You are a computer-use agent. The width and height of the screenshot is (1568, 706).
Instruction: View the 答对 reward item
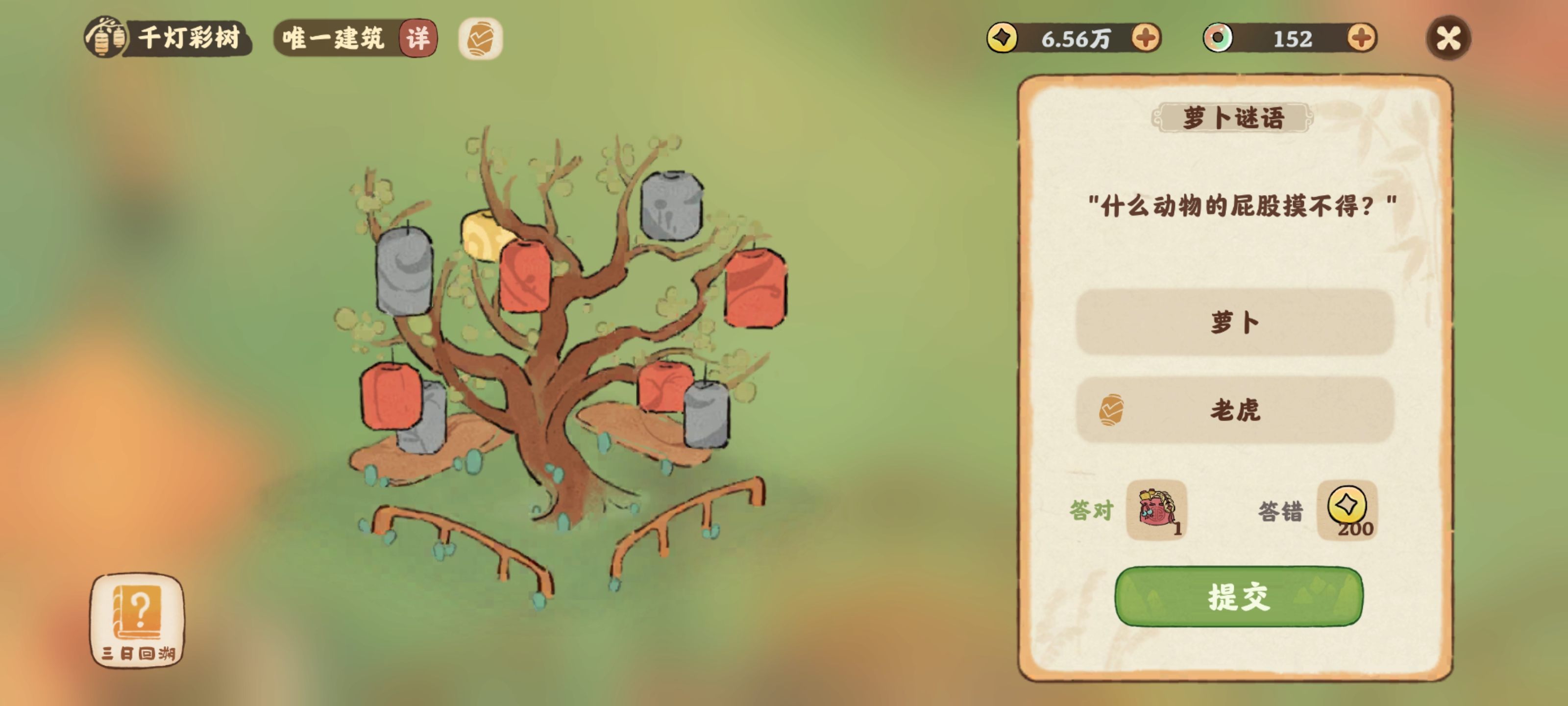(1156, 510)
